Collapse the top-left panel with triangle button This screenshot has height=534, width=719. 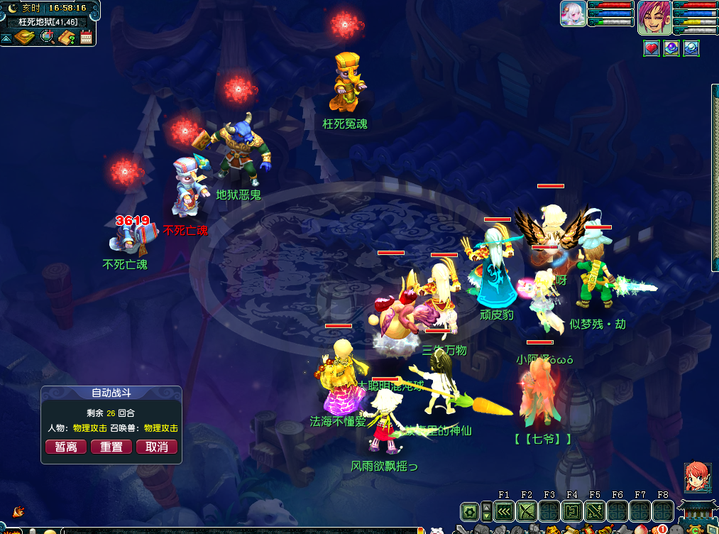click(x=6, y=38)
